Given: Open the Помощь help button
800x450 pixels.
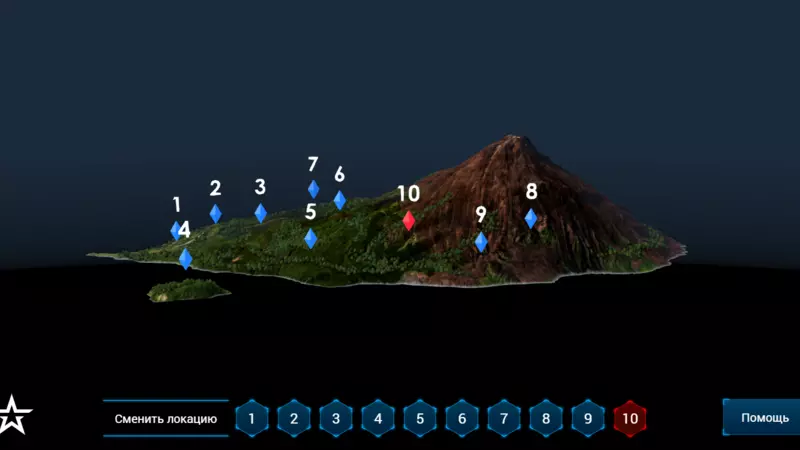Looking at the screenshot, I should (x=764, y=418).
